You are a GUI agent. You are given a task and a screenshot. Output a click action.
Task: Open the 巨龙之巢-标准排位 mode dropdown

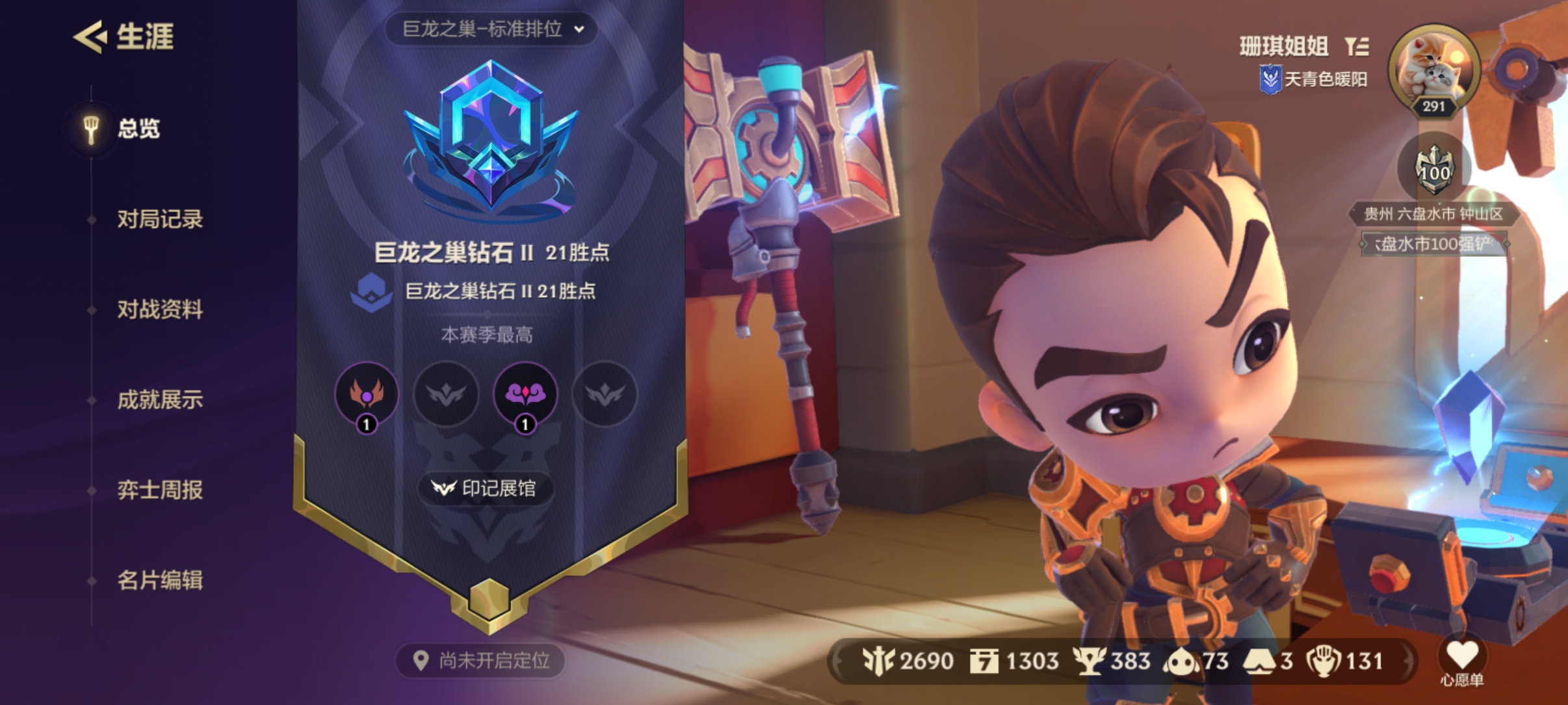(x=492, y=29)
